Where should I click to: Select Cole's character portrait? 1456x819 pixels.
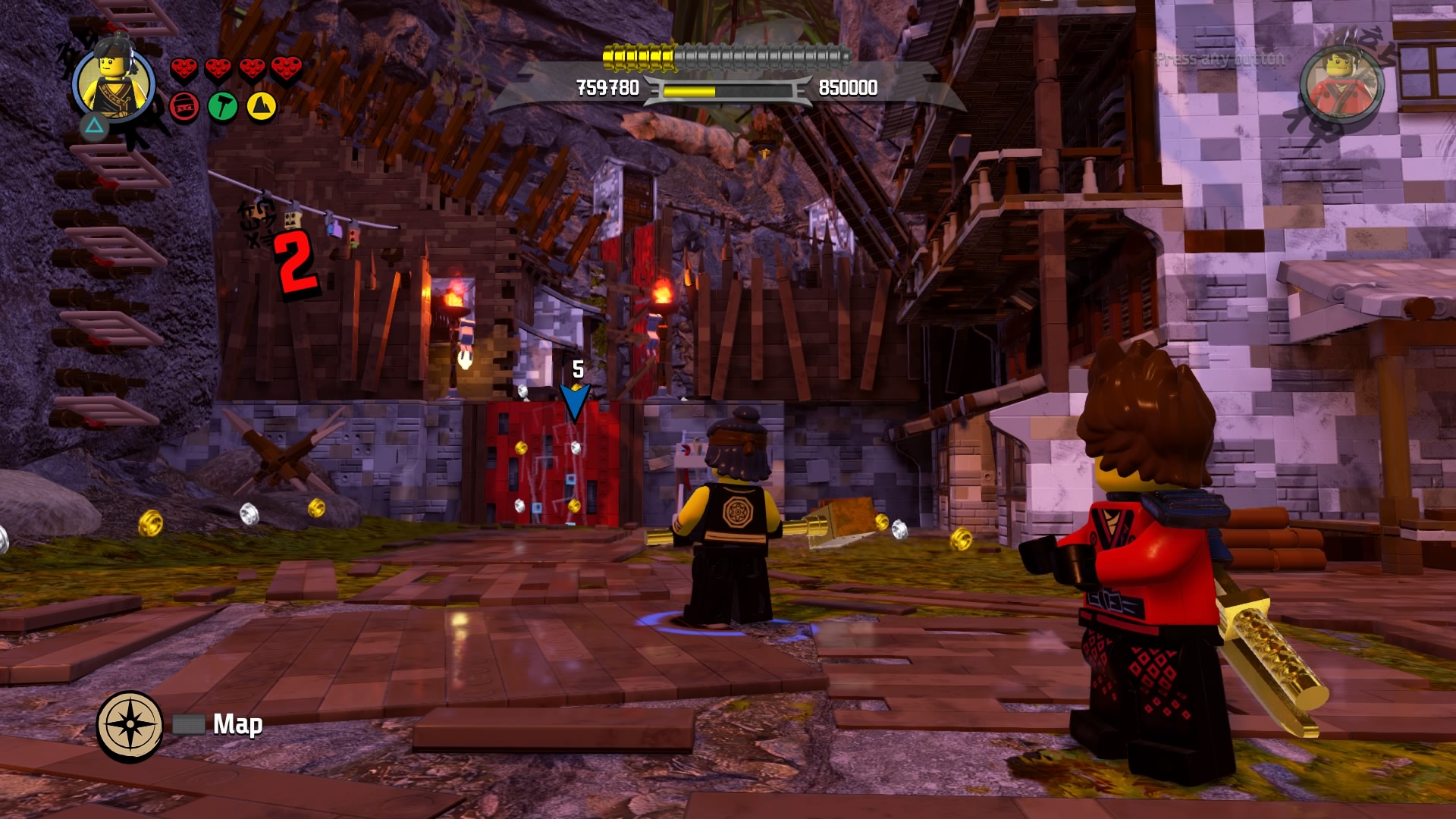pos(114,82)
